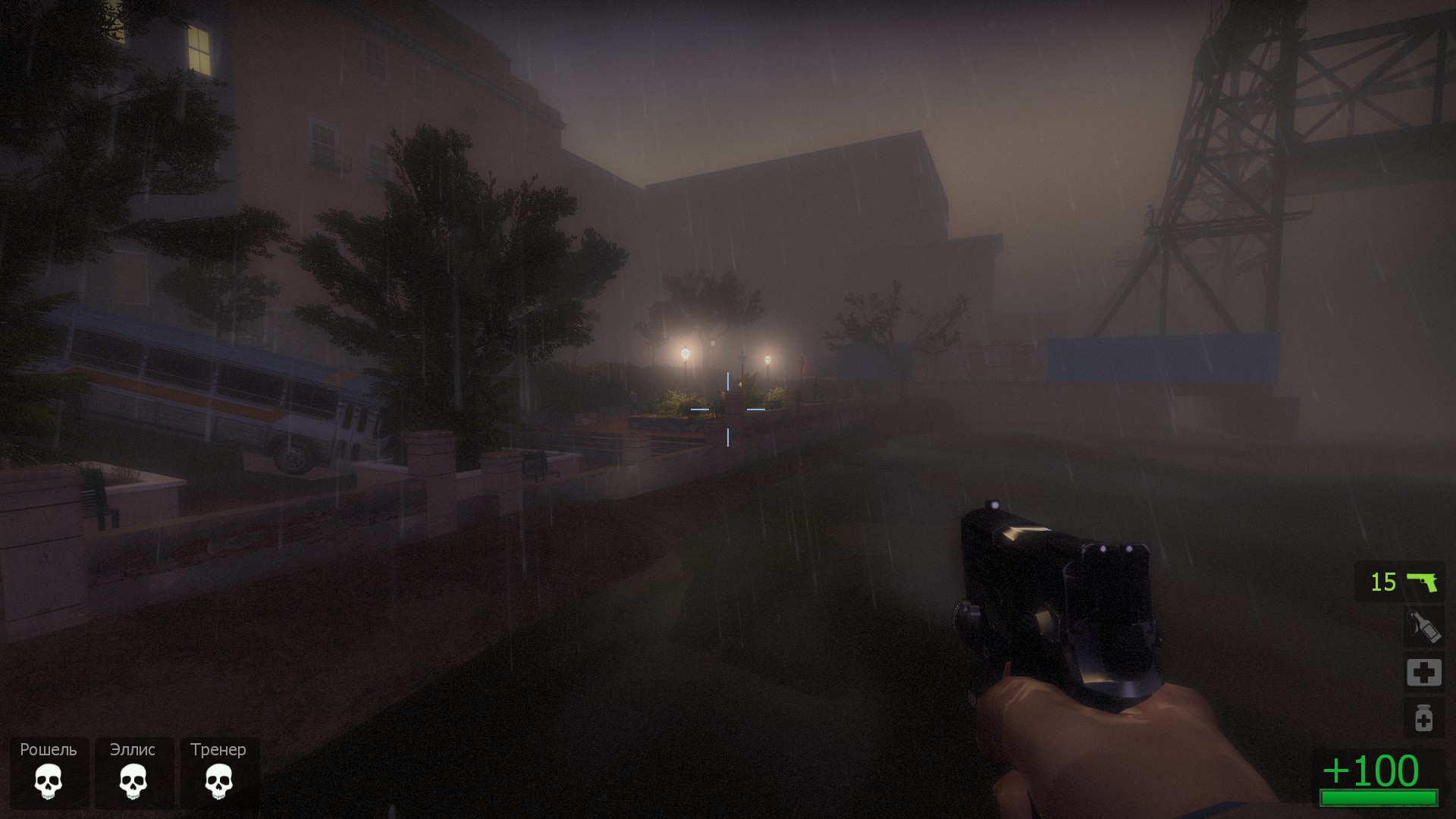
Task: Select the pistol weapon slot
Action: tap(1400, 582)
